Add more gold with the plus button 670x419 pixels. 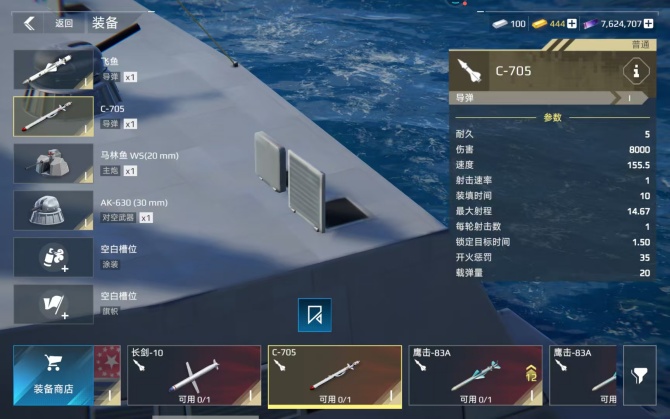pyautogui.click(x=572, y=23)
